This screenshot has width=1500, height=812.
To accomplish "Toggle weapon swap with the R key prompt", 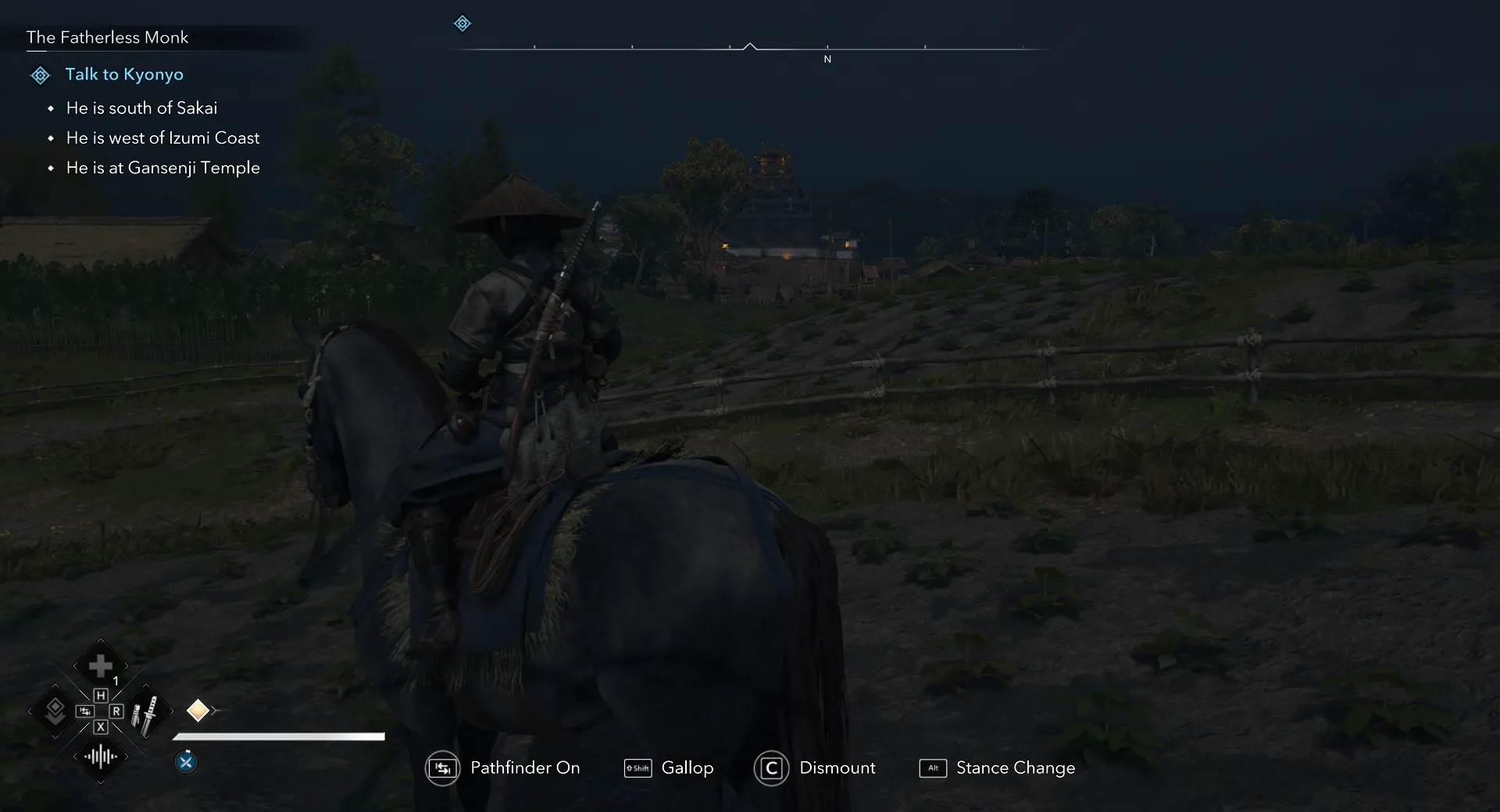I will [116, 711].
